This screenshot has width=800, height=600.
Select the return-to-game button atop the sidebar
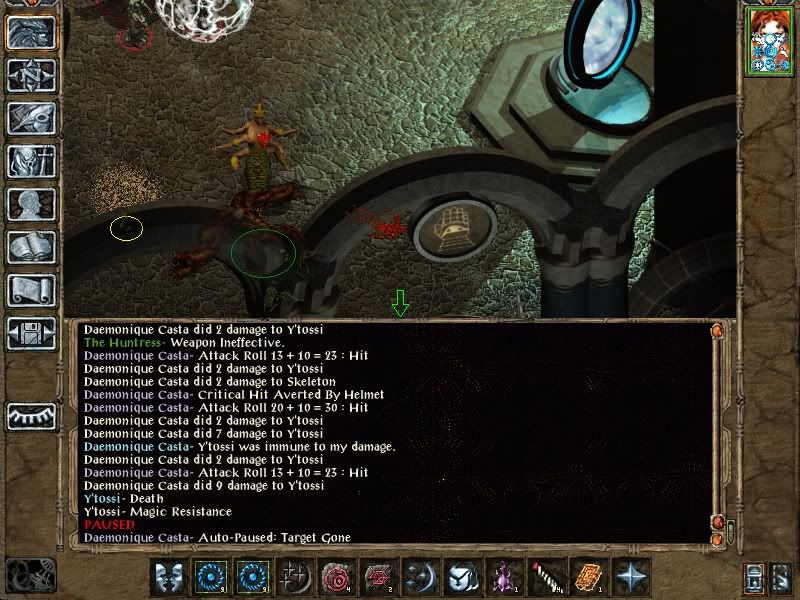(31, 33)
